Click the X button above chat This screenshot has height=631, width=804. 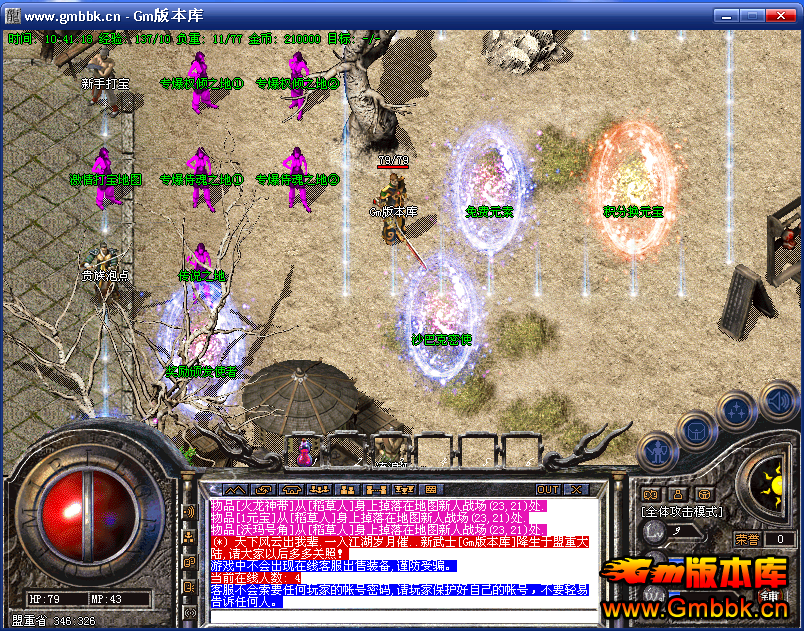pyautogui.click(x=576, y=490)
